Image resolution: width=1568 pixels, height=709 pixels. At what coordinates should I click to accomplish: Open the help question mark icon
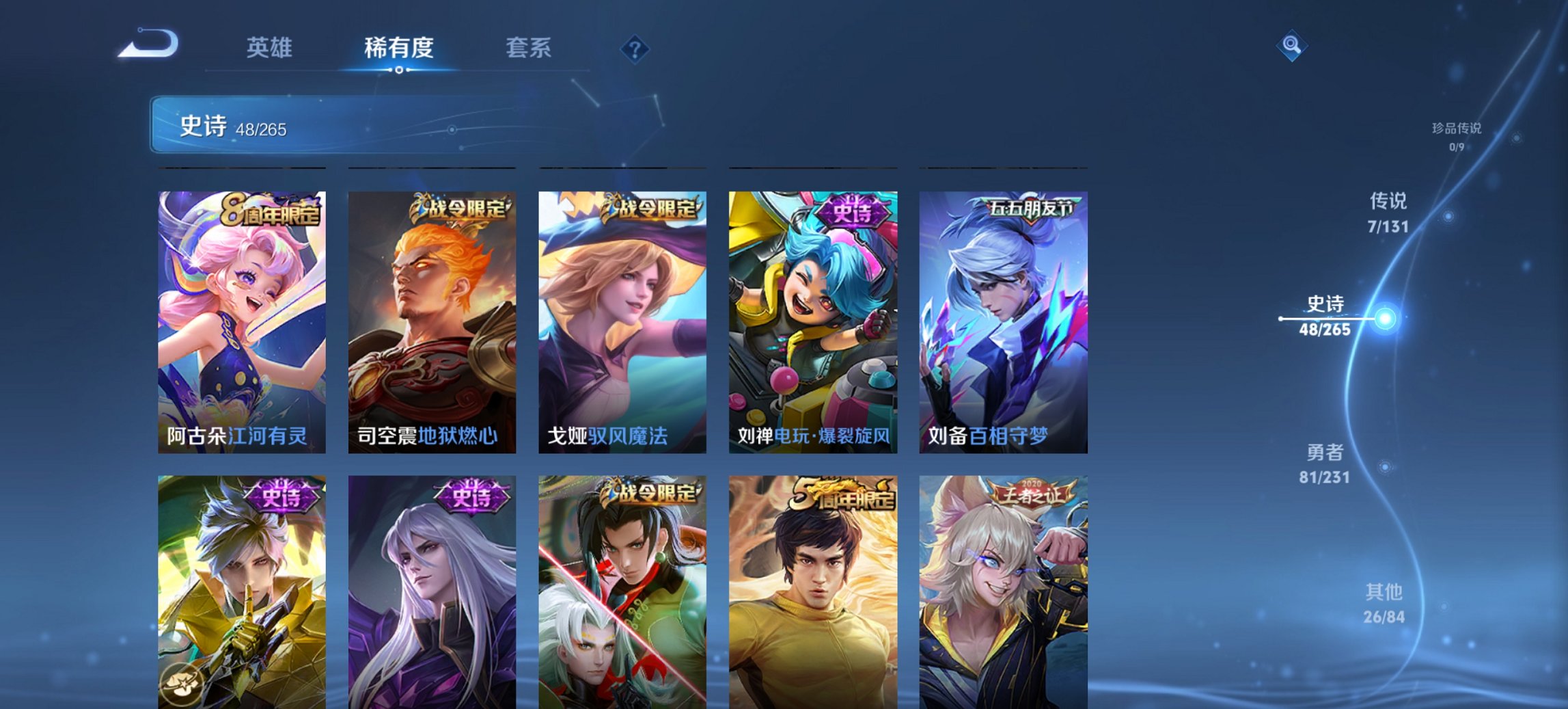point(633,49)
